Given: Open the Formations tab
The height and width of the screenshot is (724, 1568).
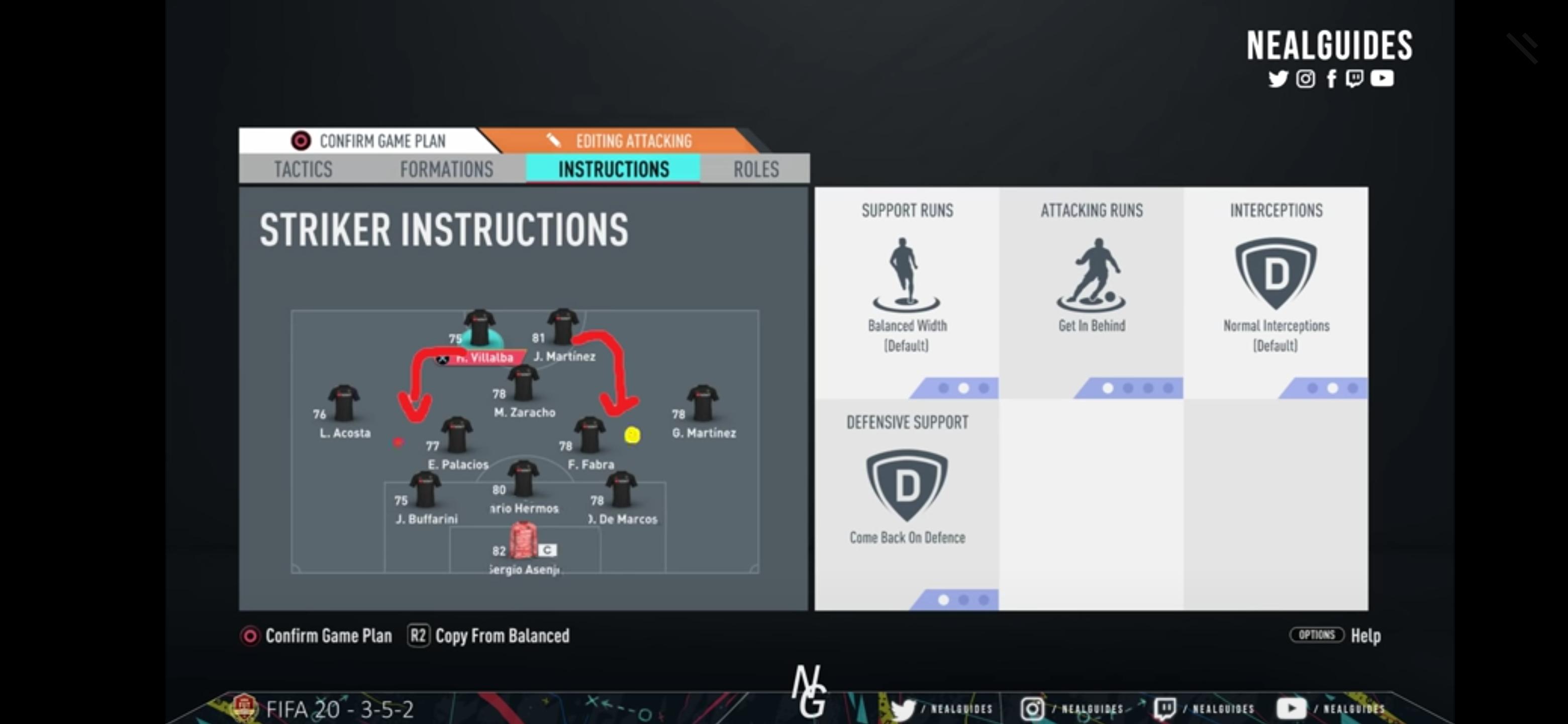Looking at the screenshot, I should coord(446,168).
